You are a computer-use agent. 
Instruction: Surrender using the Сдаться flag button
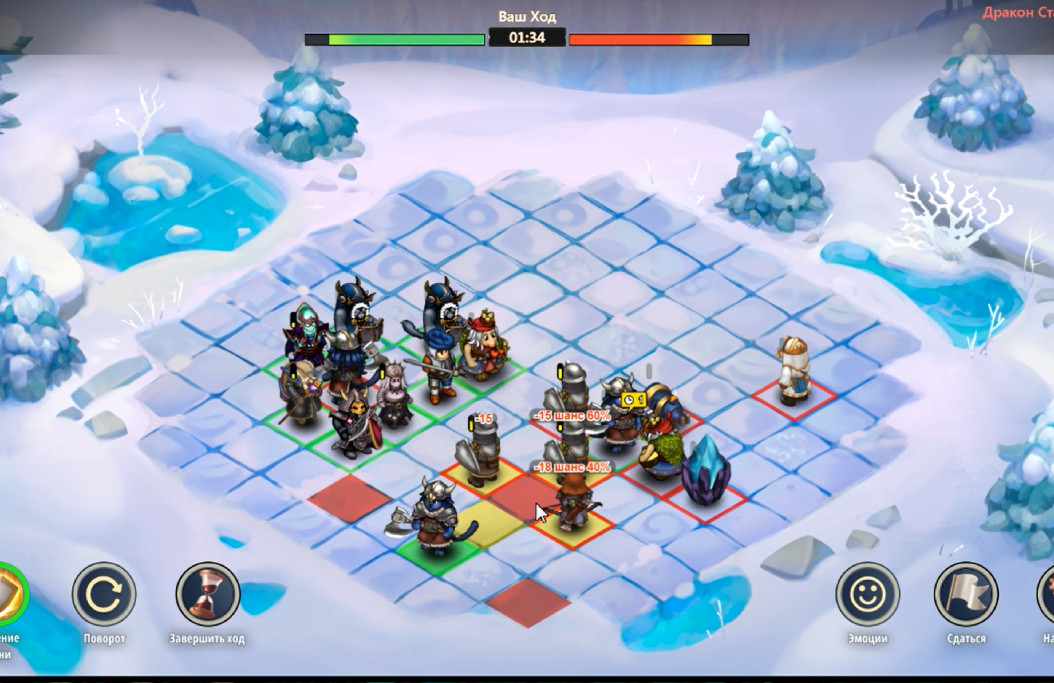[x=965, y=594]
